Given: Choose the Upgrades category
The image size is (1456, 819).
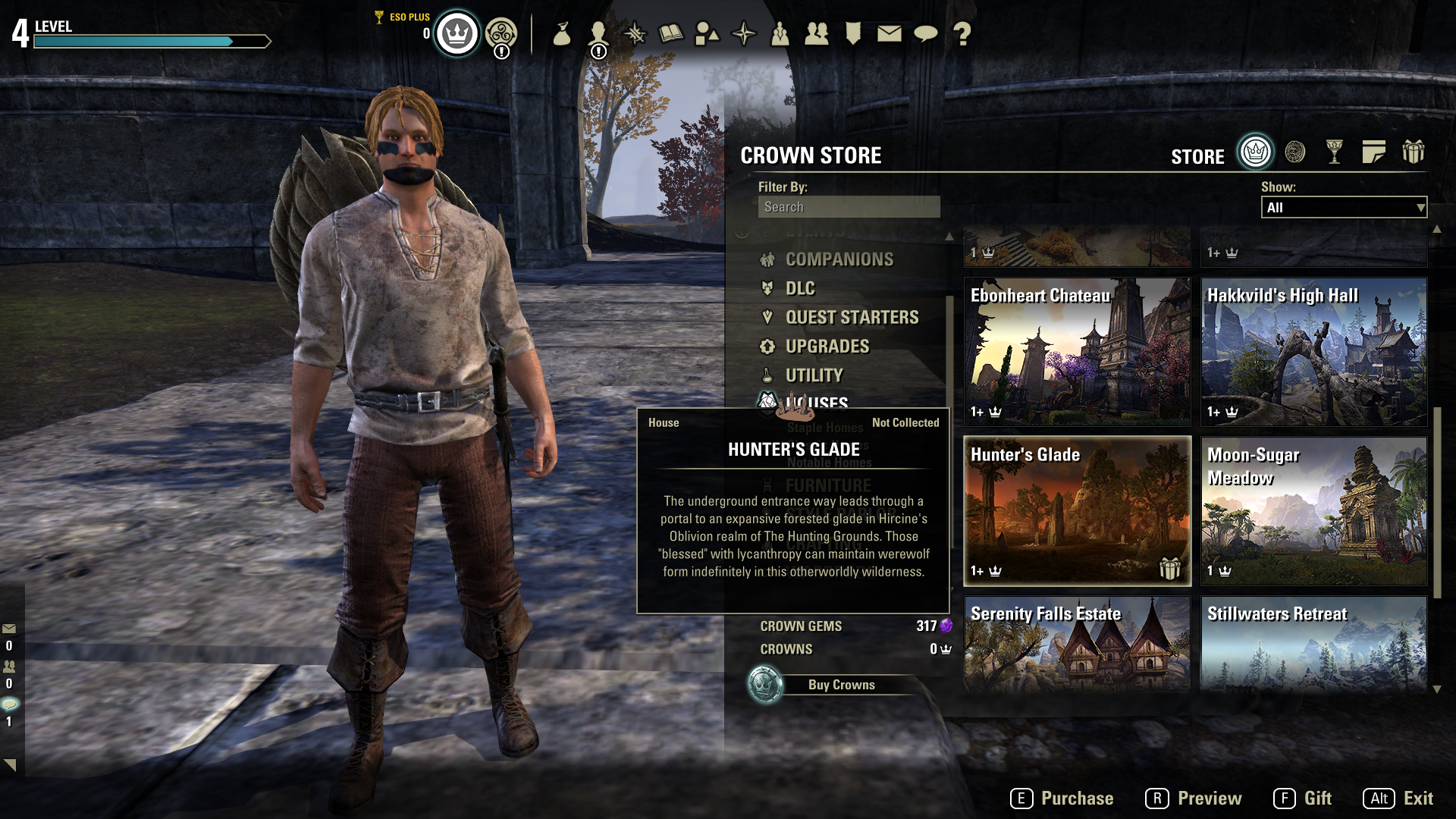Looking at the screenshot, I should click(x=827, y=347).
